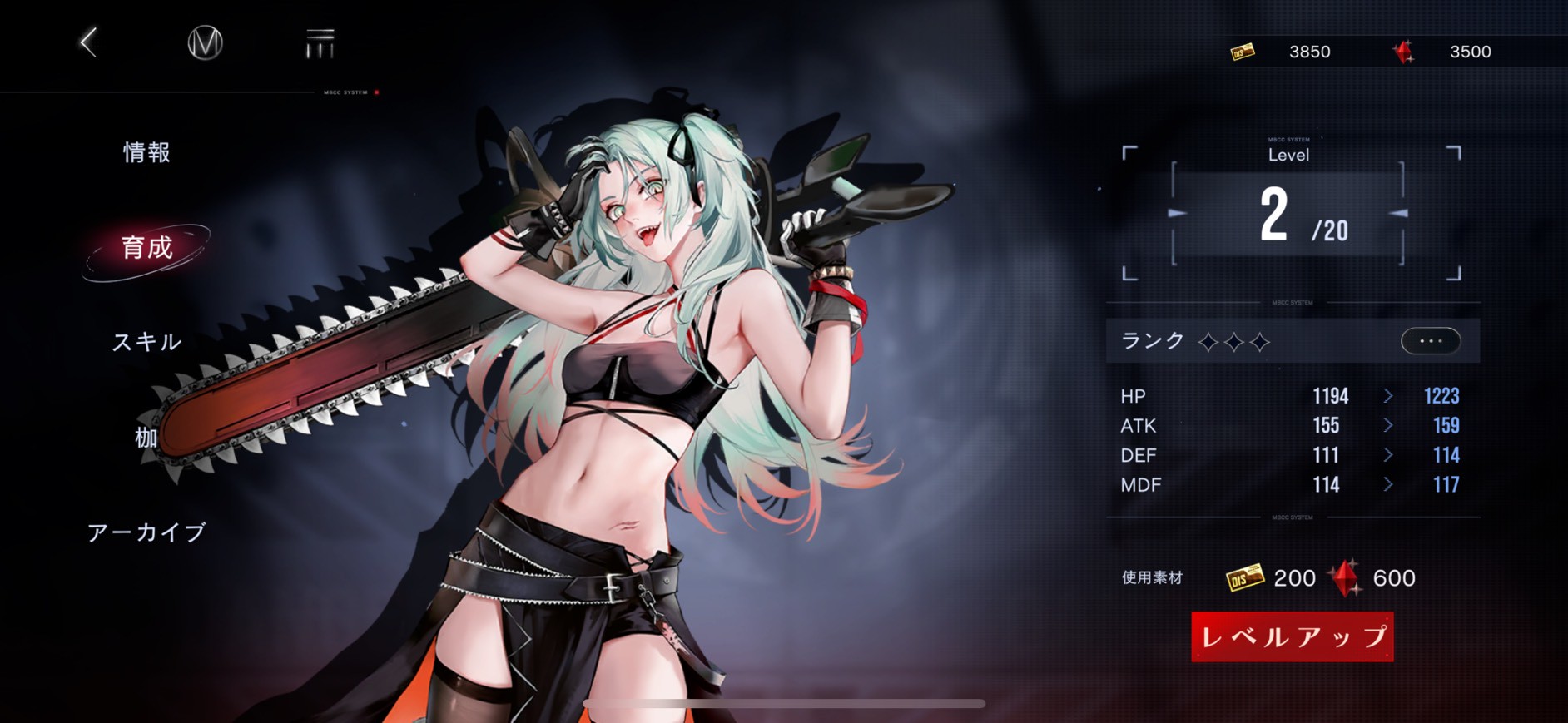Open the circular M home icon
The width and height of the screenshot is (1568, 723).
pyautogui.click(x=205, y=42)
